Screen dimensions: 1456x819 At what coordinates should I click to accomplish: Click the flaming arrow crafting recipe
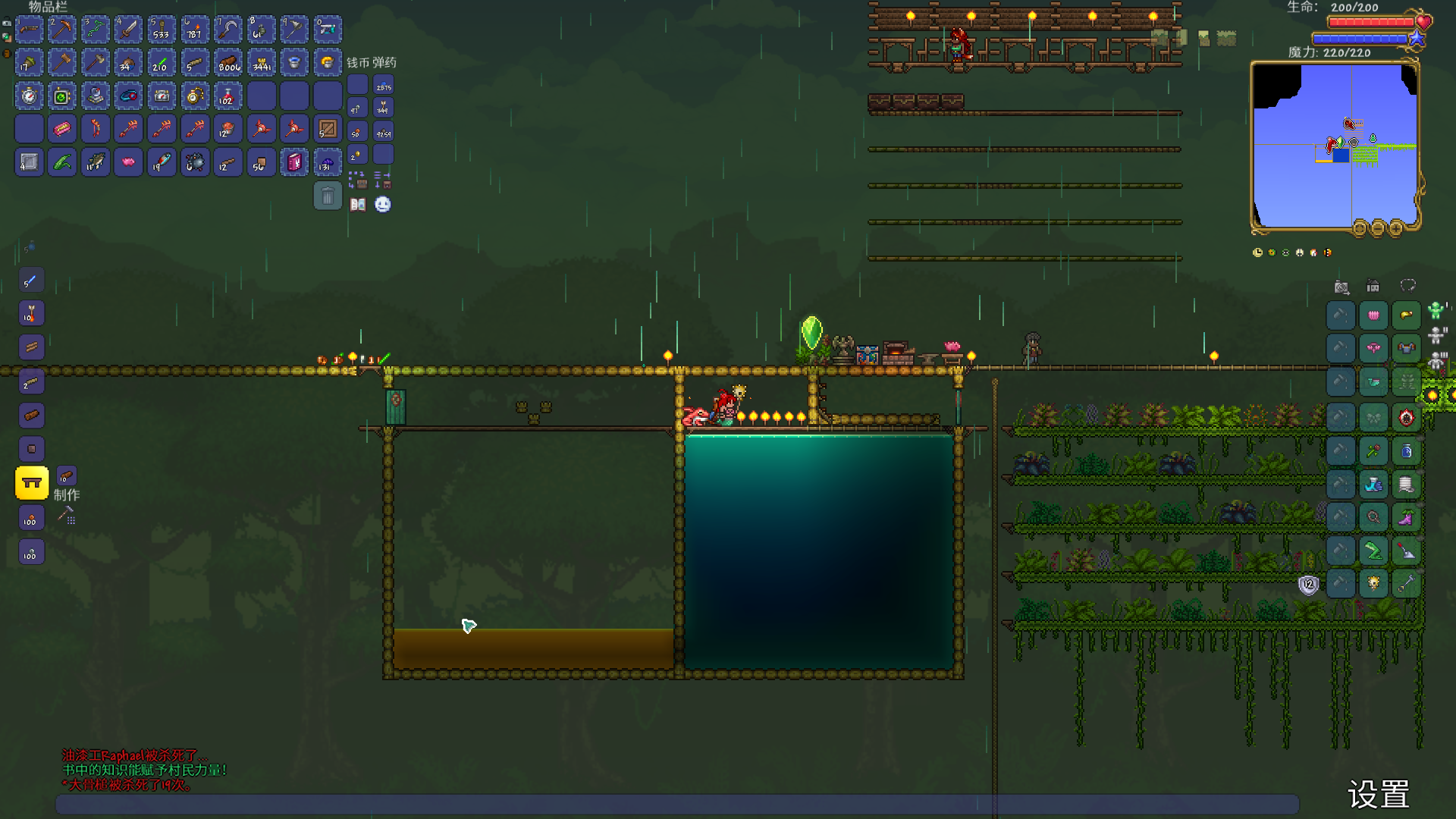coord(32,313)
